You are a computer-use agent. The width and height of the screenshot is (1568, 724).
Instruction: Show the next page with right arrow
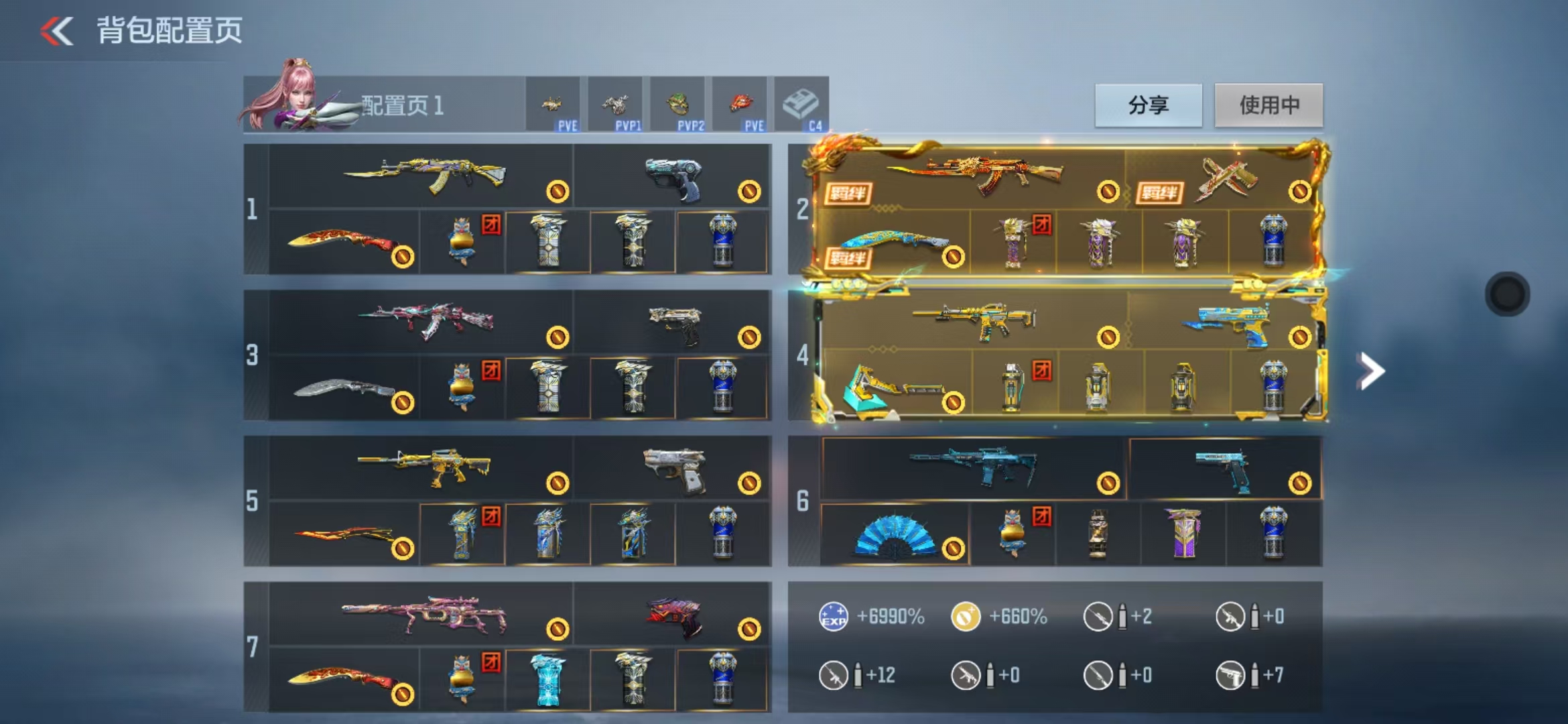1370,371
